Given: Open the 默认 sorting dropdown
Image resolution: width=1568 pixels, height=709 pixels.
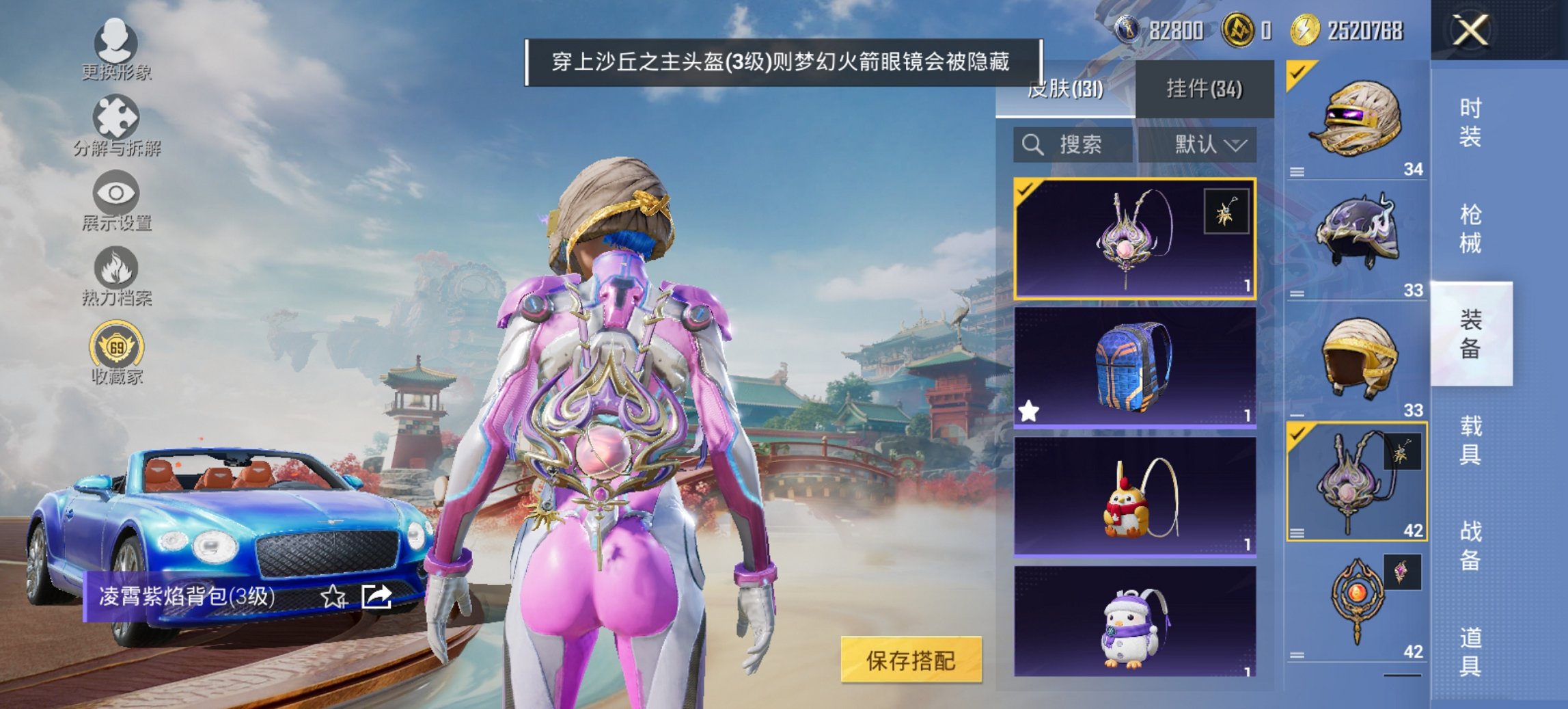Looking at the screenshot, I should [1205, 145].
